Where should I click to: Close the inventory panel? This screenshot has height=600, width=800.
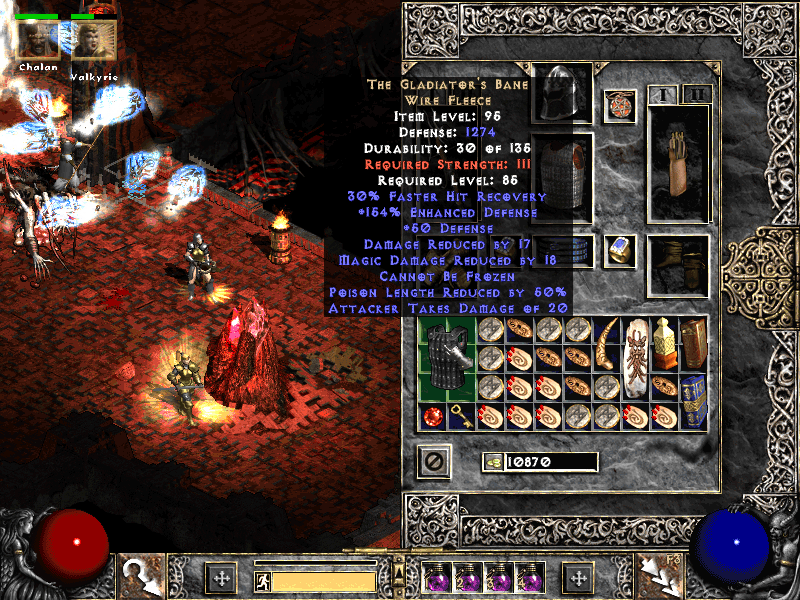click(x=434, y=461)
